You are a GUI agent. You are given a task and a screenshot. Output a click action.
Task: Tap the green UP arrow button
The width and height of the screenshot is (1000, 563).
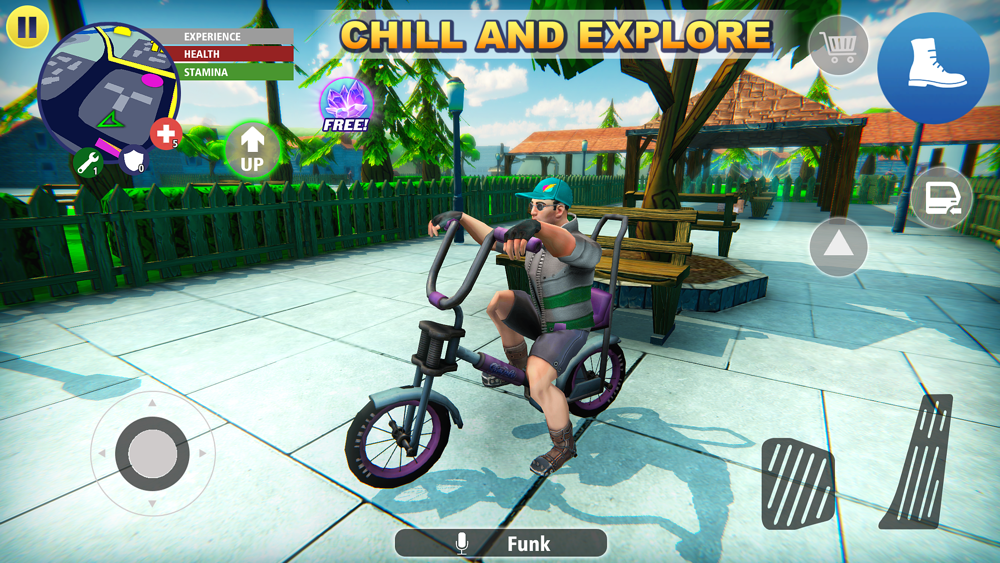coord(252,150)
